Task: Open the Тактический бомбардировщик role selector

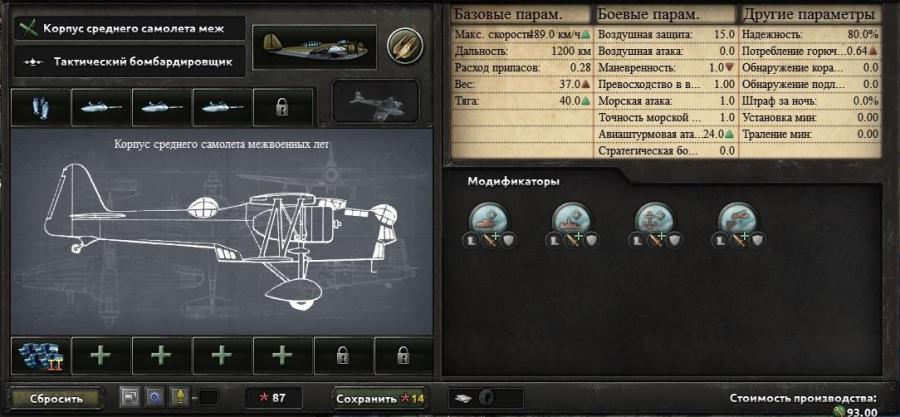Action: click(130, 62)
